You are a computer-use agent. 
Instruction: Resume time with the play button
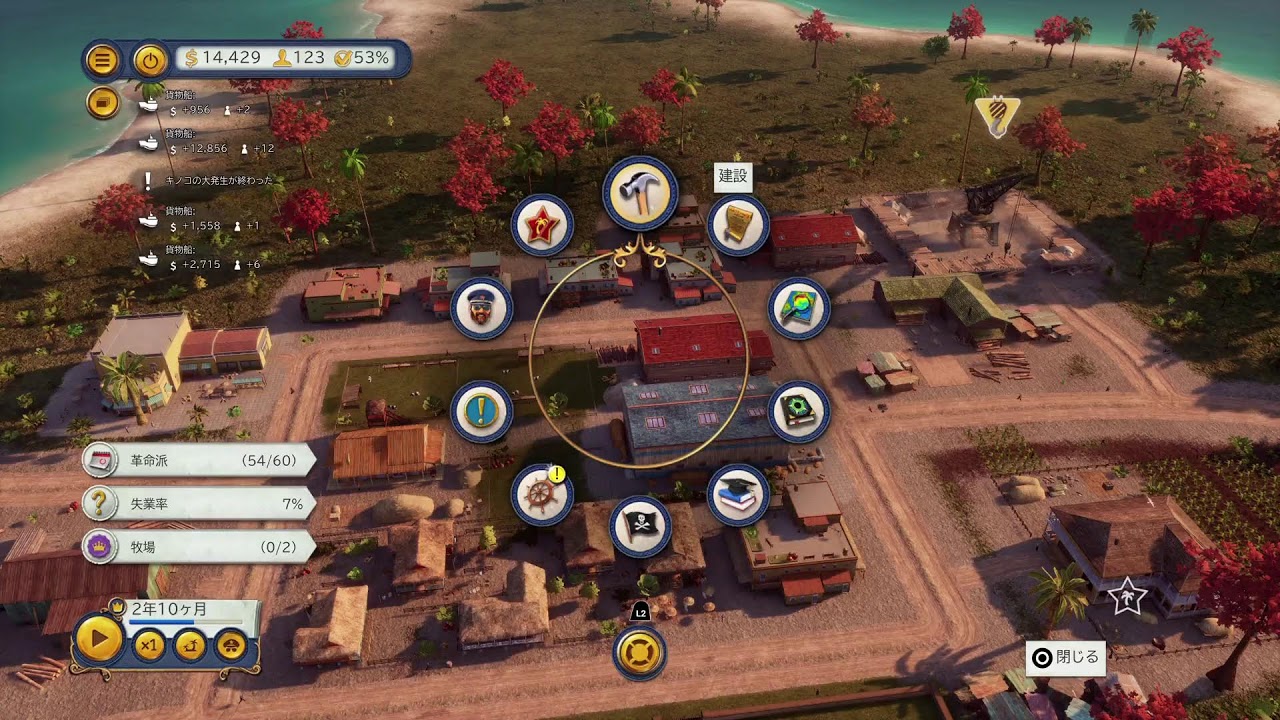pyautogui.click(x=100, y=638)
